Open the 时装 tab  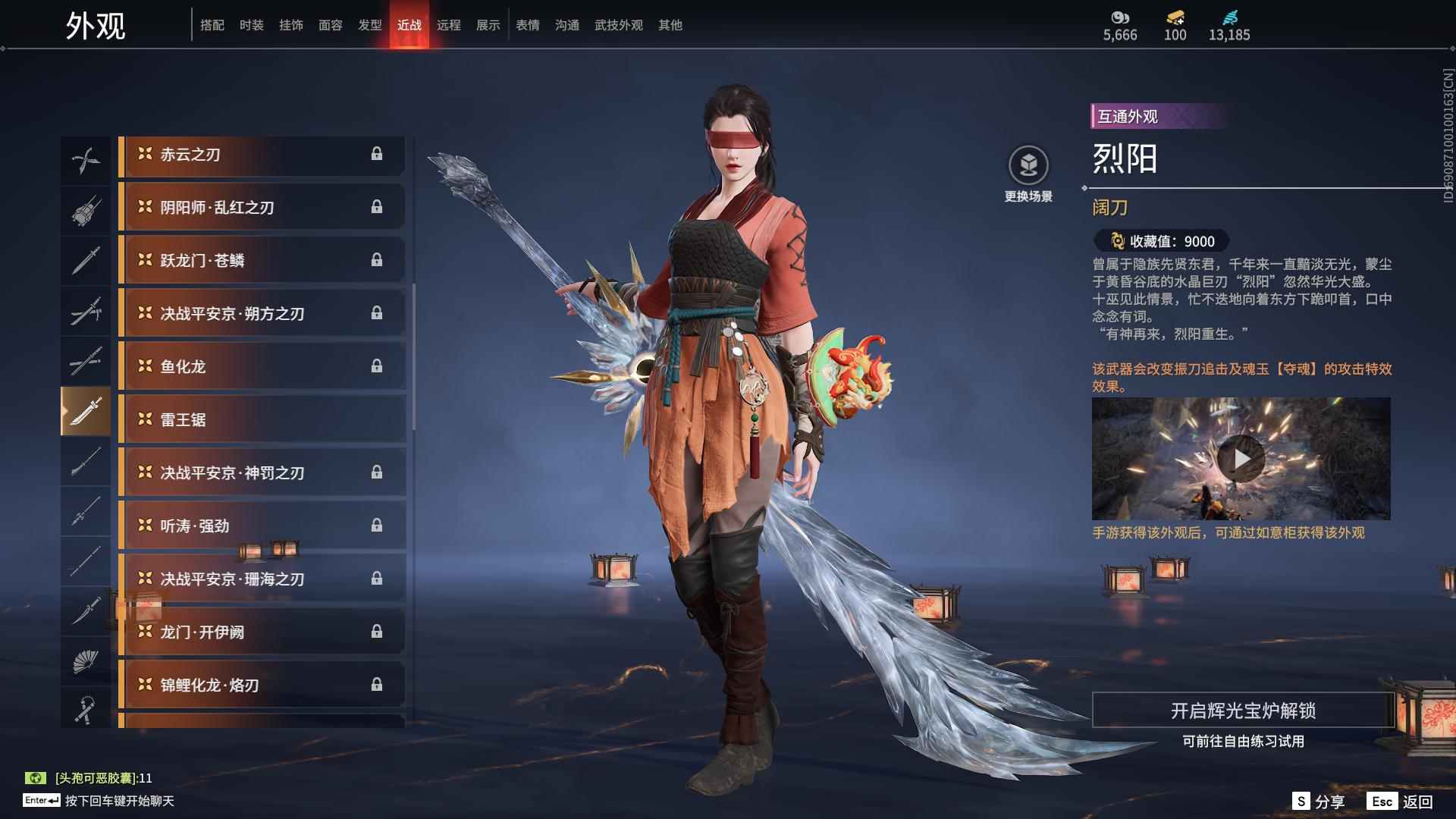[x=250, y=25]
